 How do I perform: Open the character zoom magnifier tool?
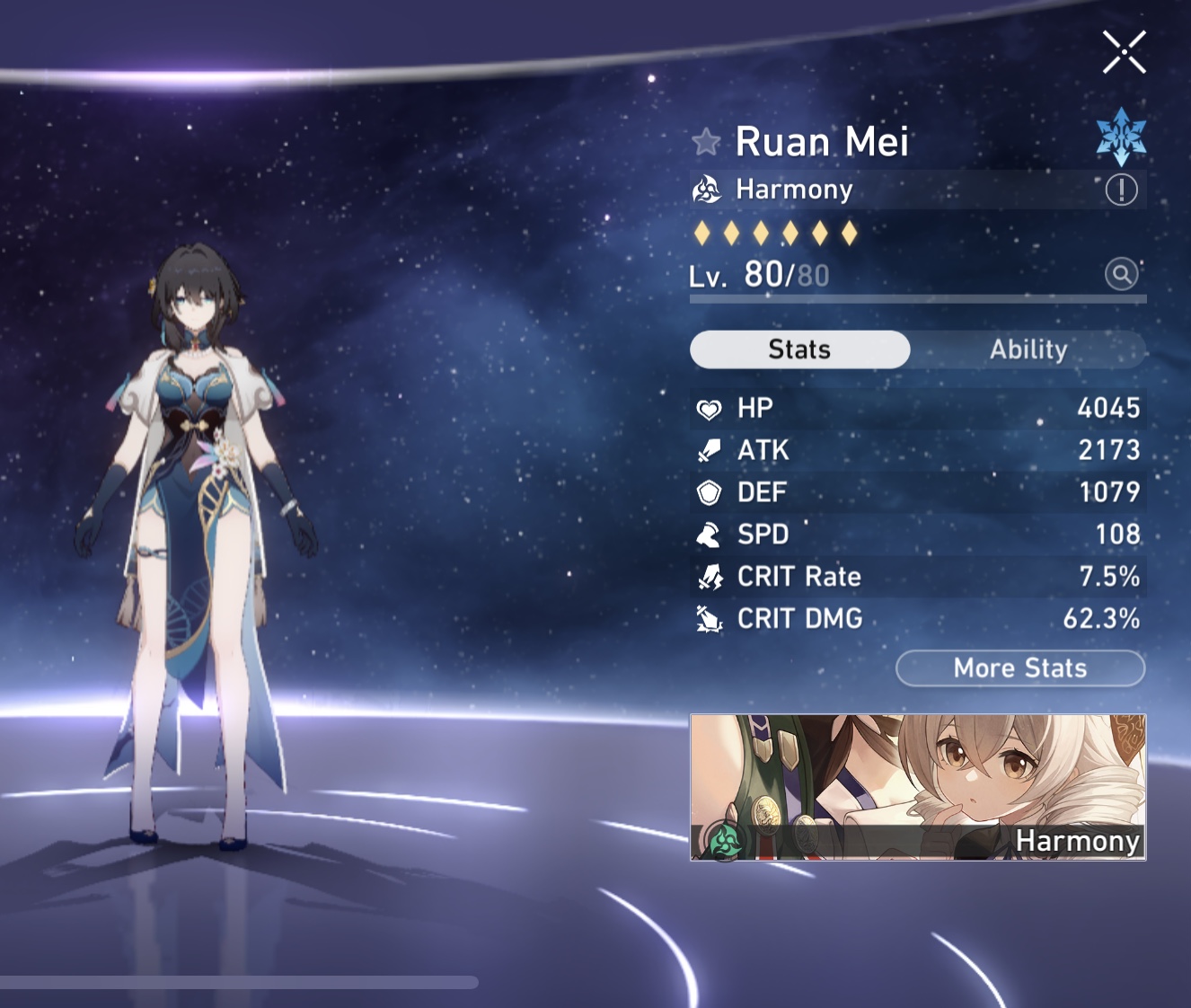1122,274
